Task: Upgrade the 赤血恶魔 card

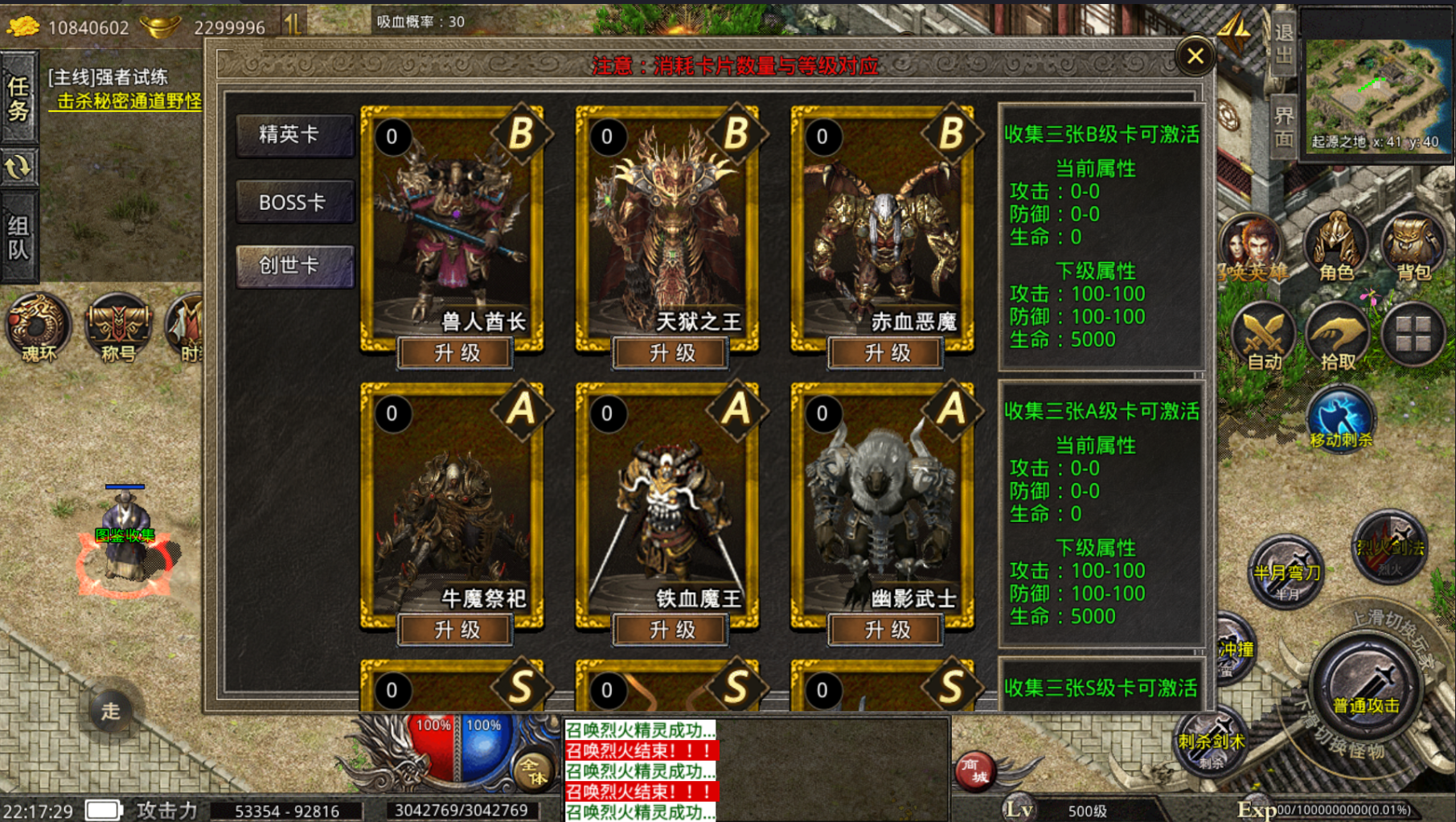Action: (886, 353)
